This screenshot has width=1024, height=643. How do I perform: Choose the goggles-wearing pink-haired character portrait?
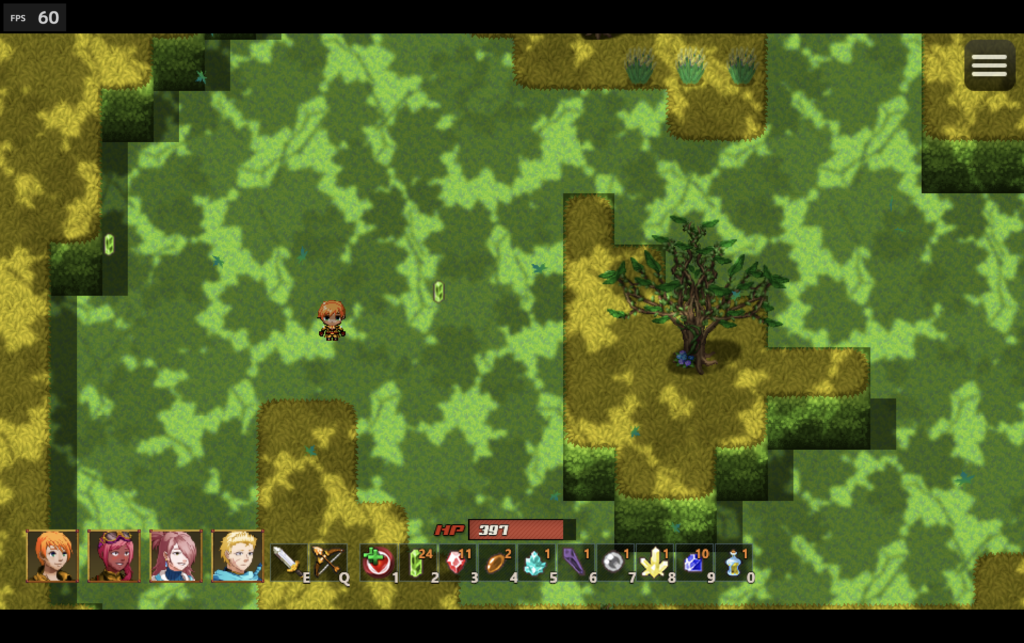click(114, 556)
